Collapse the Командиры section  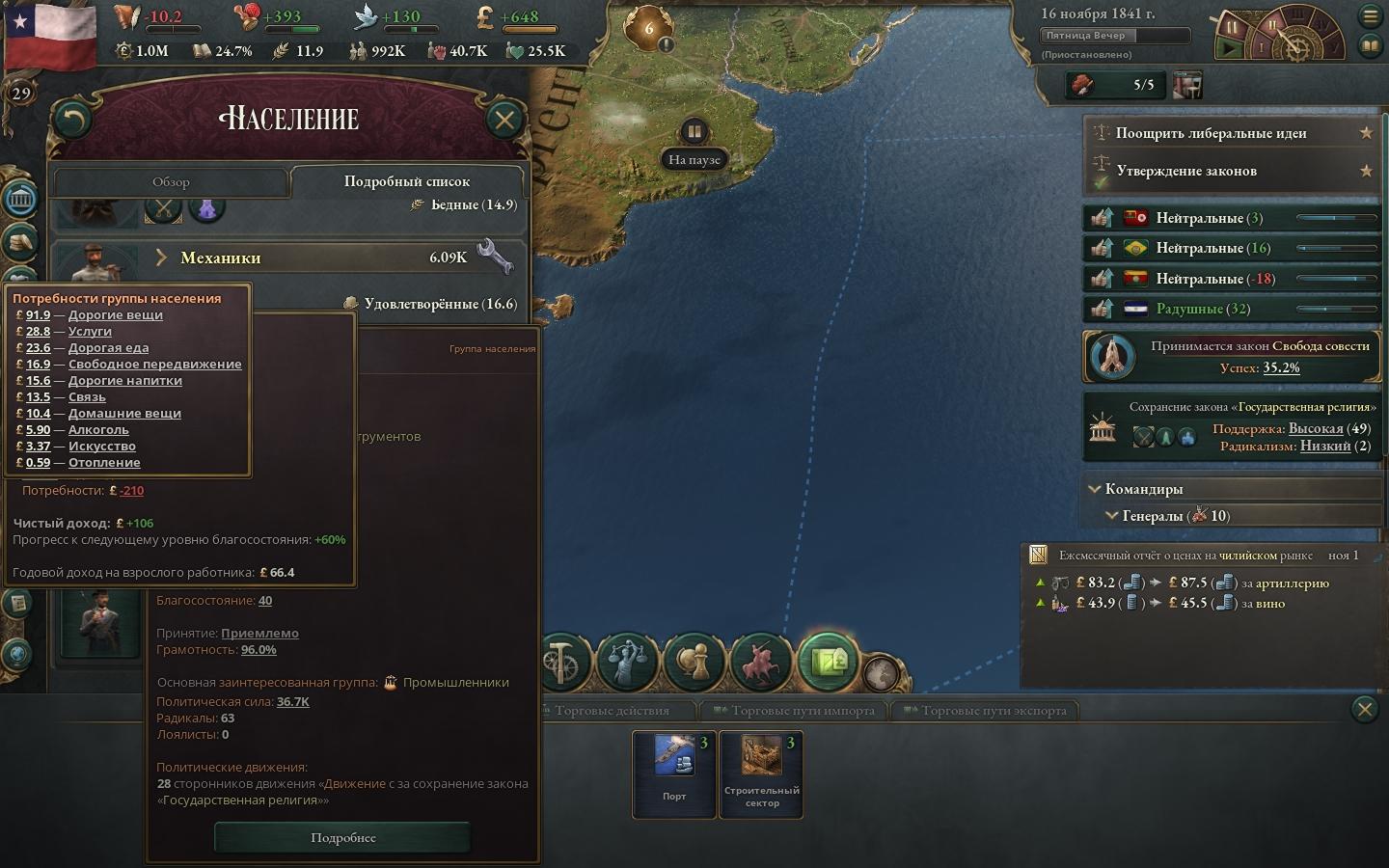pyautogui.click(x=1095, y=489)
